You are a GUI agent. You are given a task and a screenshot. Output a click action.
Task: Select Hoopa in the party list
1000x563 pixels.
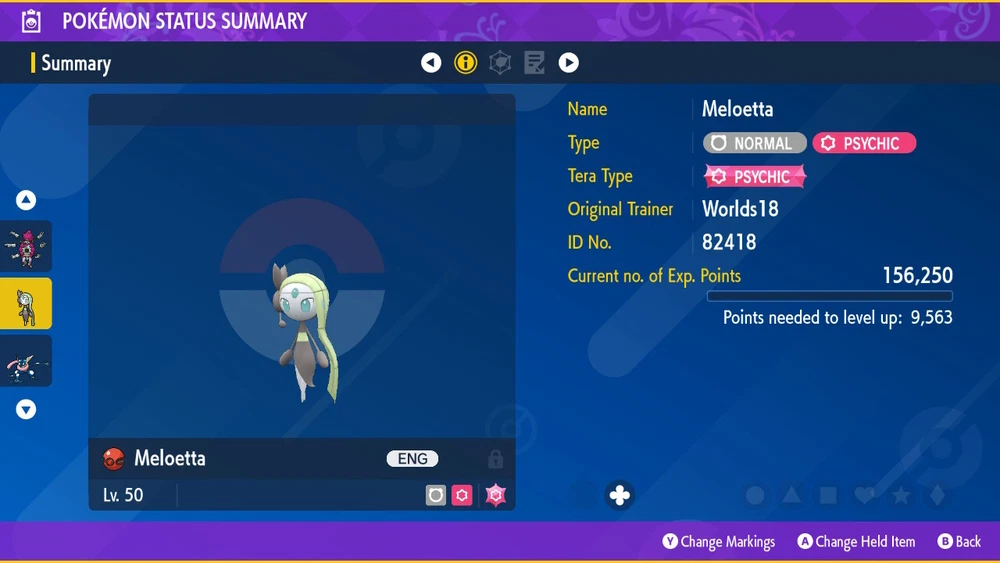[x=26, y=247]
